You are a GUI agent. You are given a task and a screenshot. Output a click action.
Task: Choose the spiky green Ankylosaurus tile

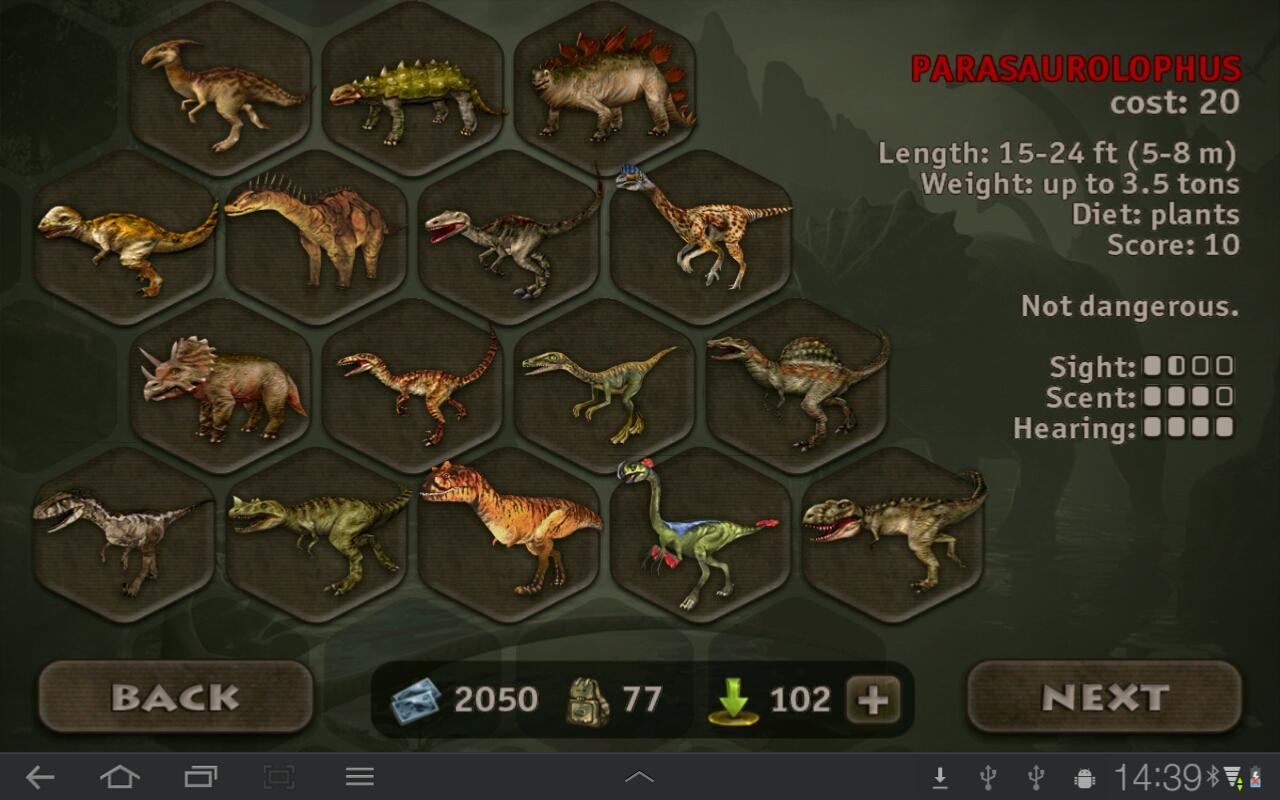click(x=413, y=90)
